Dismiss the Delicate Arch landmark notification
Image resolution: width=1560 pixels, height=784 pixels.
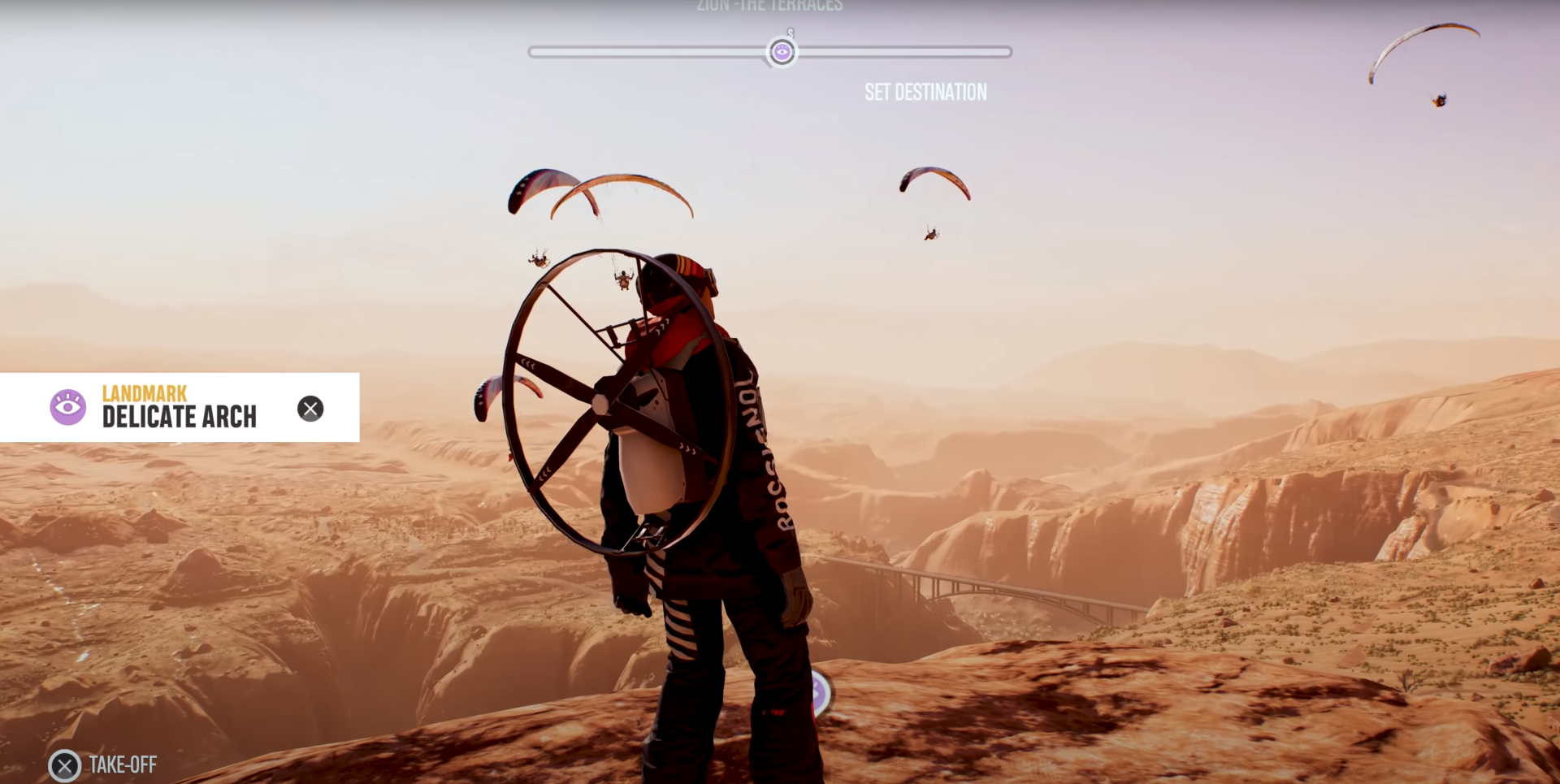click(x=310, y=409)
